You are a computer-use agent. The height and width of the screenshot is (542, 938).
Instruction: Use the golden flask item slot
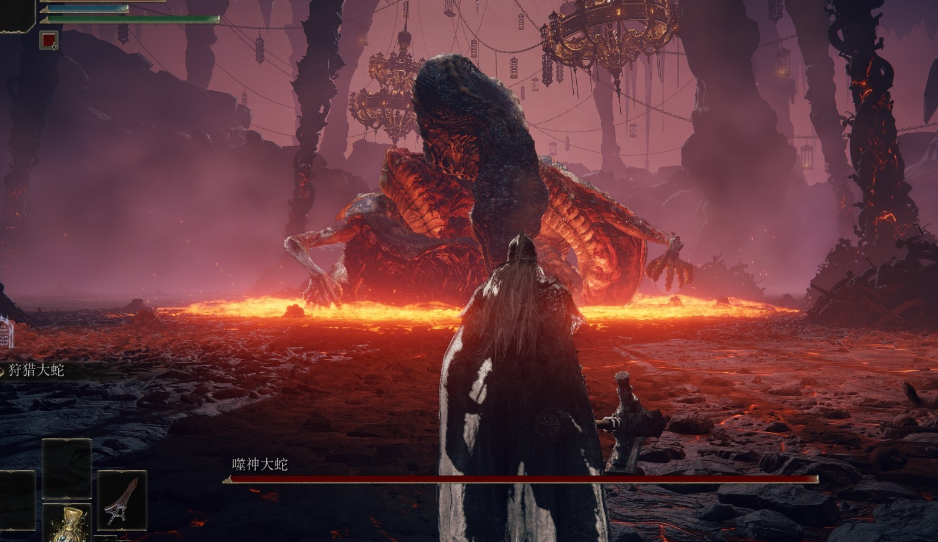click(67, 523)
